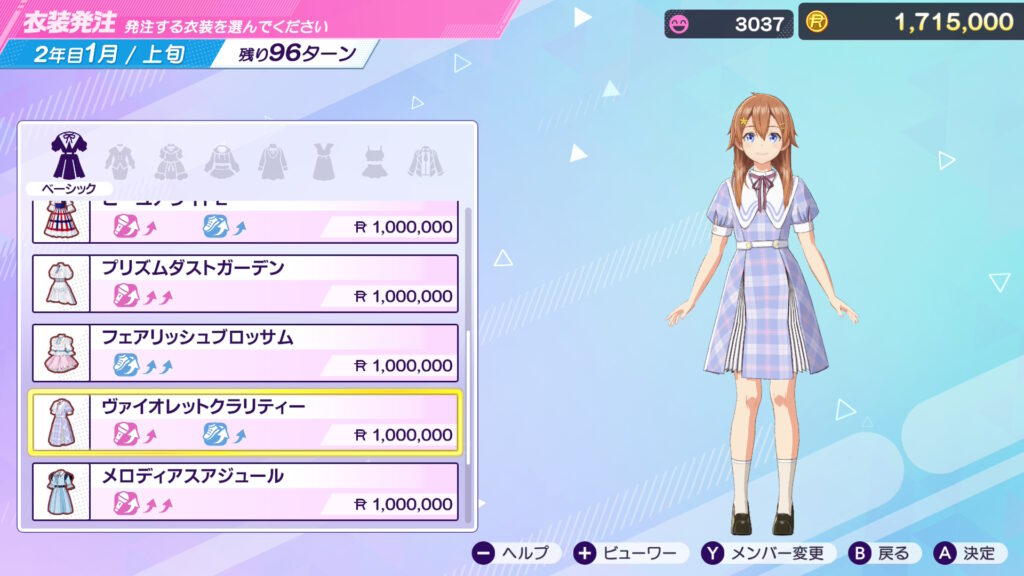
Task: Open the sleeveless dress category tab
Action: pos(323,160)
